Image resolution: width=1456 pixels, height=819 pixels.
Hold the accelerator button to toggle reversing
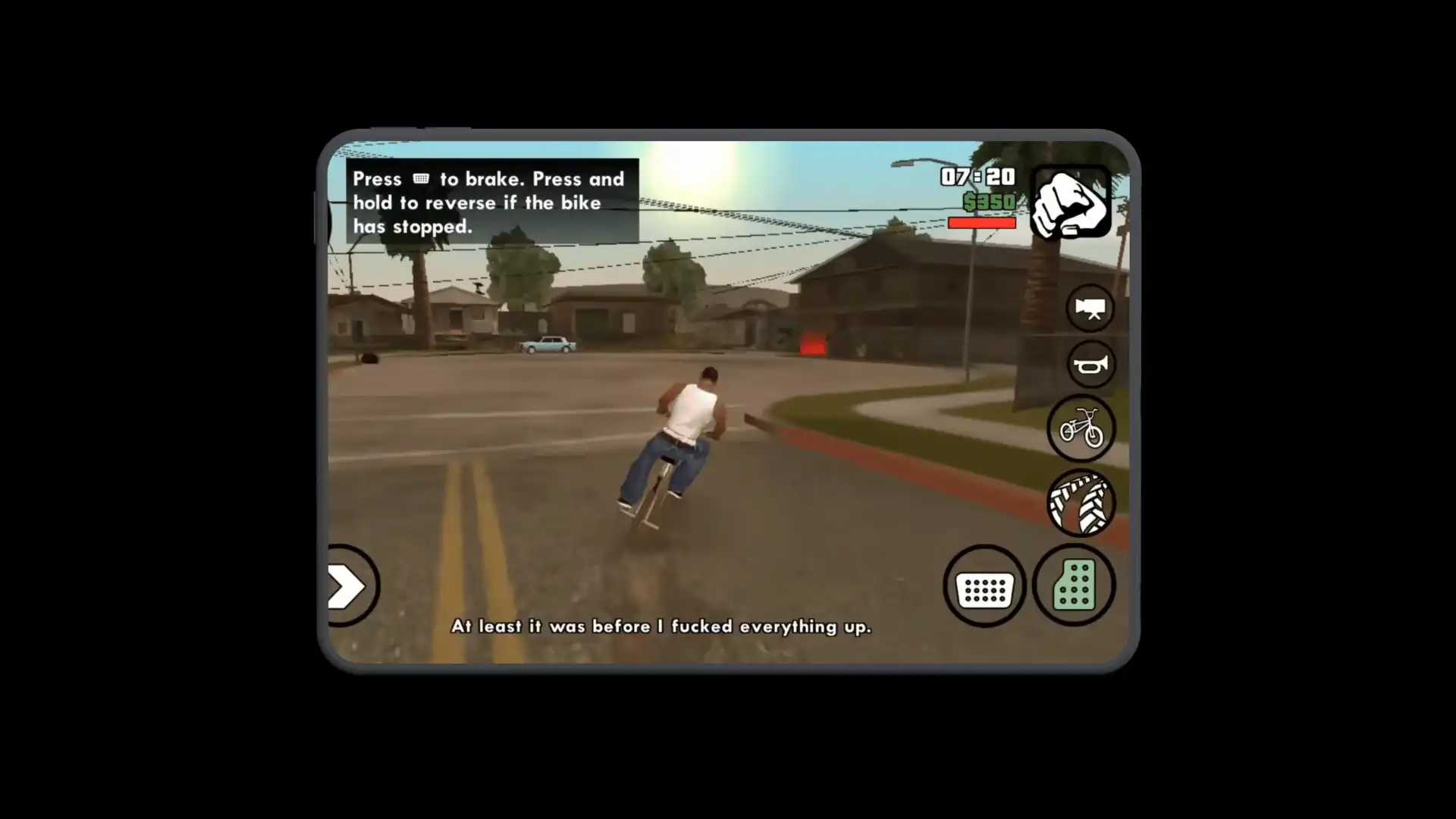[x=1075, y=584]
